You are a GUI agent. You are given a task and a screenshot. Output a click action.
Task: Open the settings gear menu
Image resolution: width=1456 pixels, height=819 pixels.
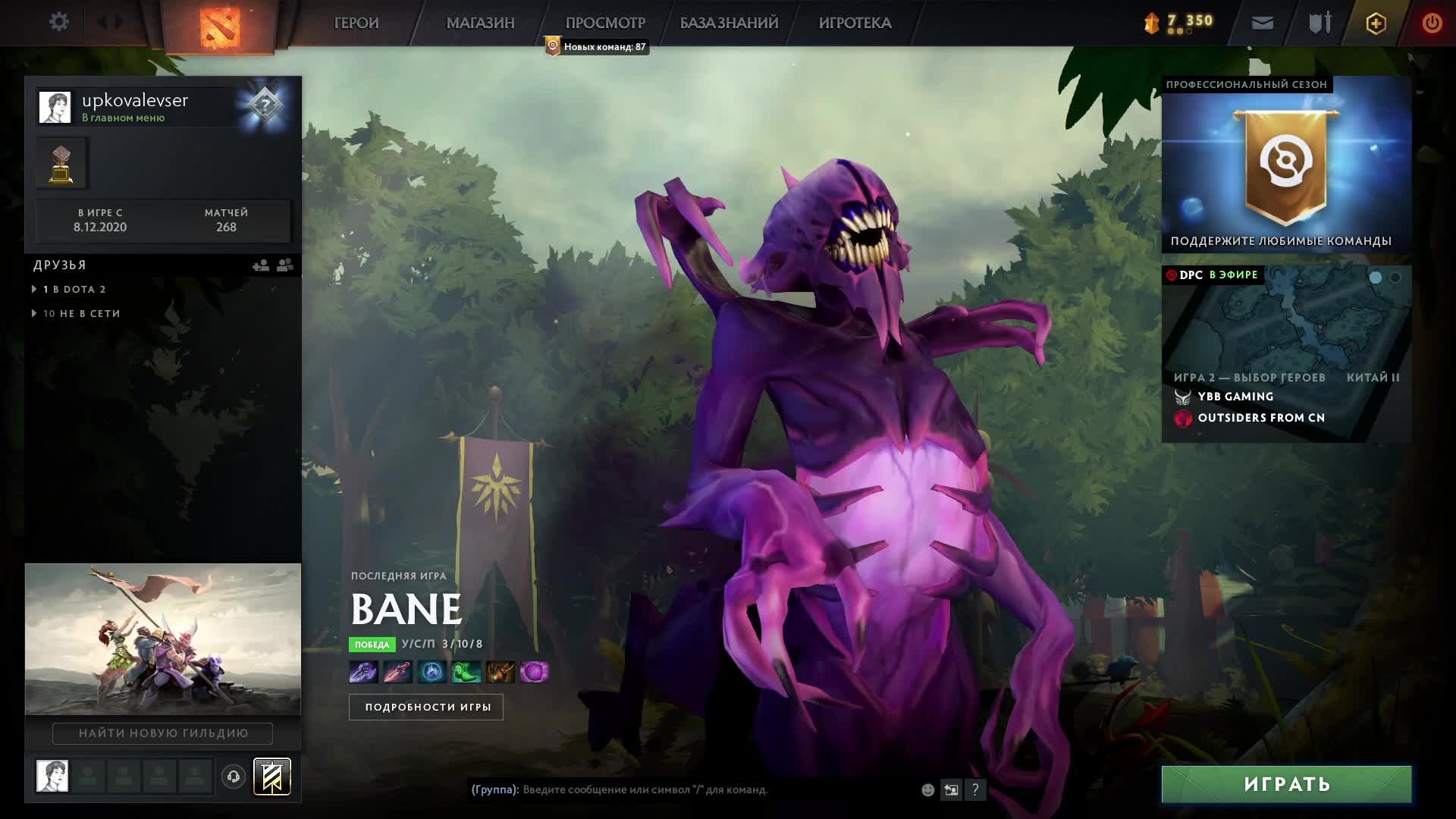point(58,22)
